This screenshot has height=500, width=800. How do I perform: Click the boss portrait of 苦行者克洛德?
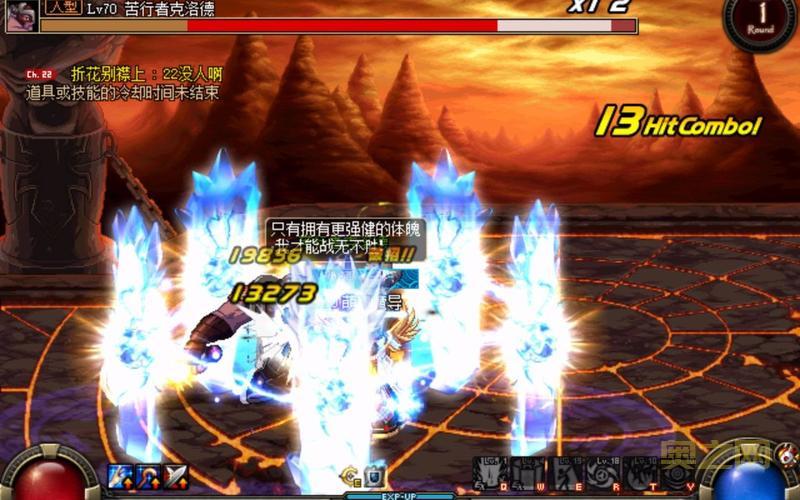[22, 15]
